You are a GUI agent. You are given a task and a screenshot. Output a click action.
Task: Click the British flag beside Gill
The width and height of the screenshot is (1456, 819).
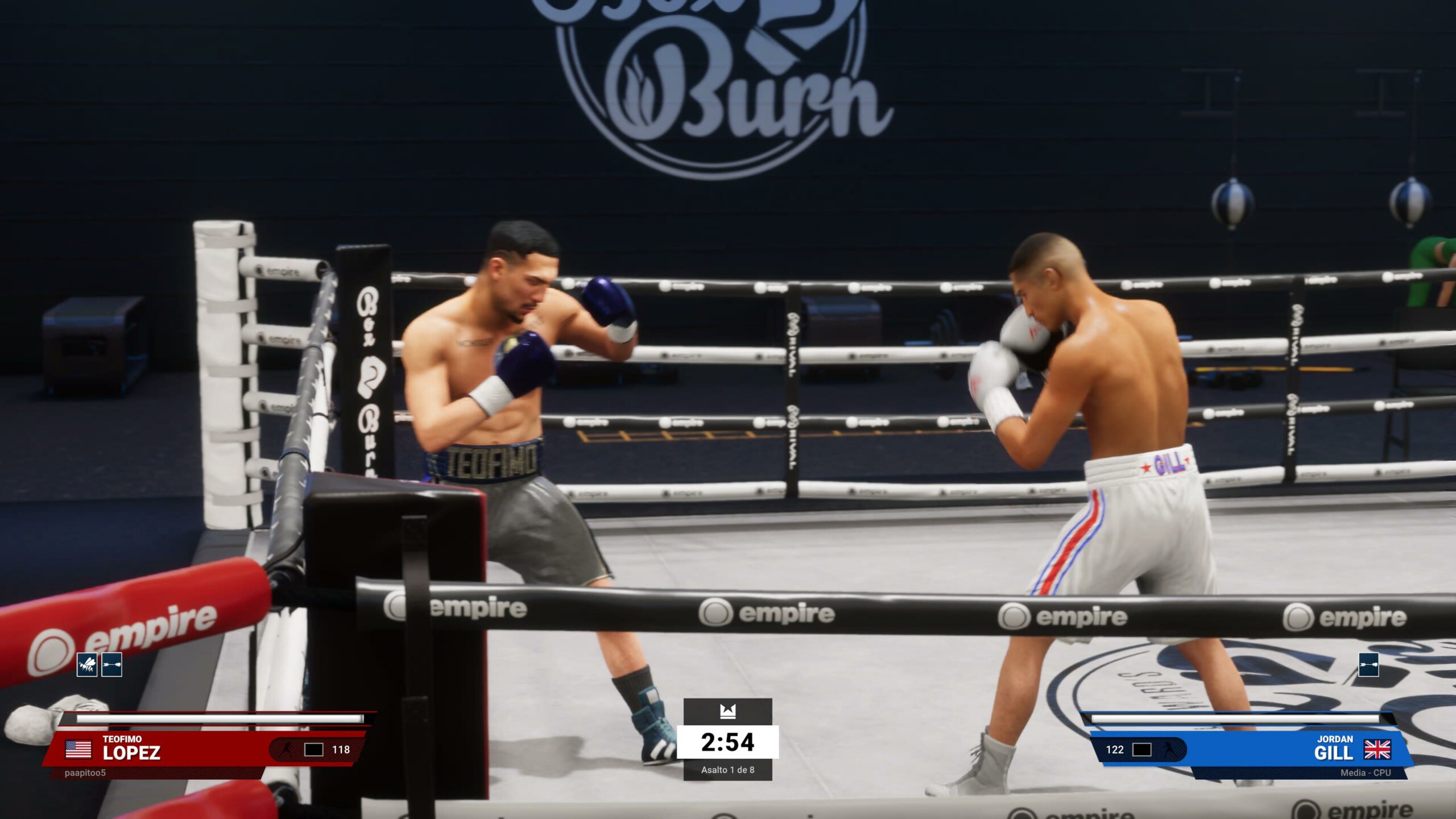(x=1377, y=750)
